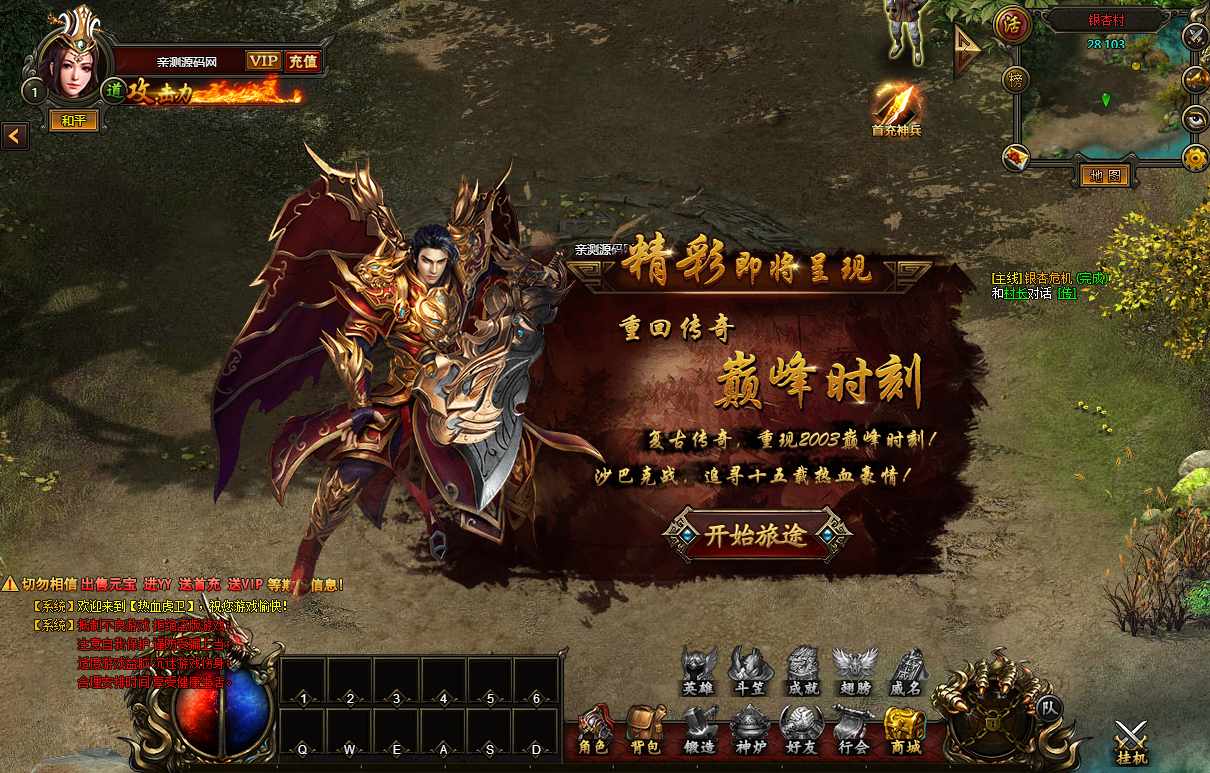1210x773 pixels.
Task: Open the 锻造 forging menu
Action: 699,731
